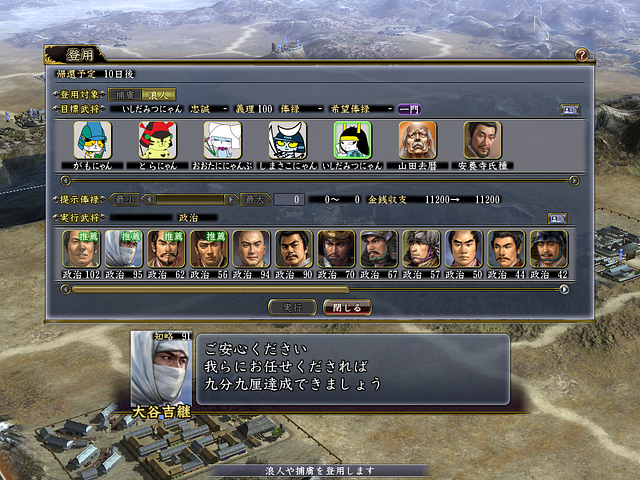Choose the おおたににゃんぶ portrait
The height and width of the screenshot is (480, 640).
point(223,141)
